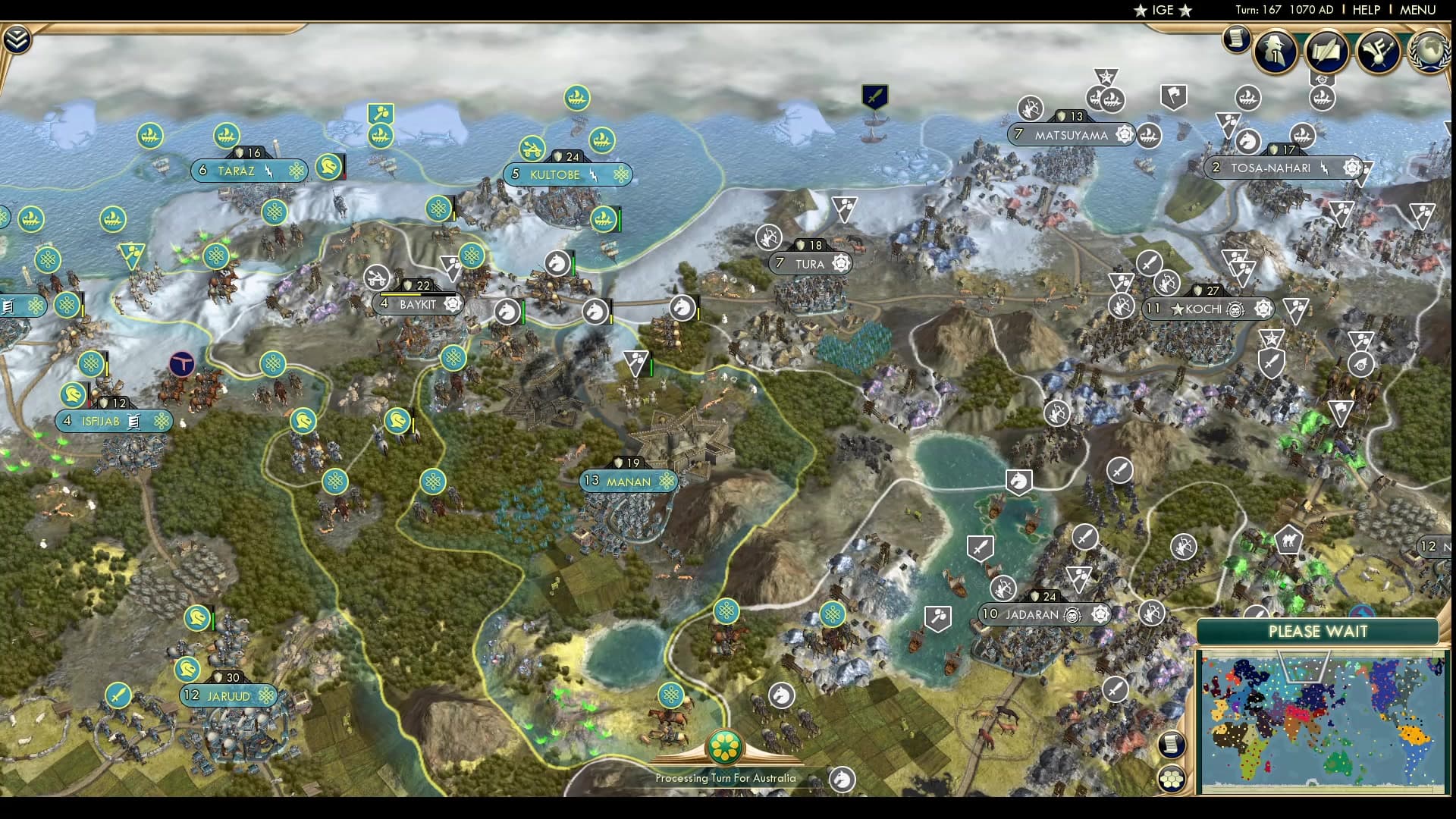
Task: Toggle the Strategic View hexagon icon beside minimap
Action: click(x=1171, y=779)
